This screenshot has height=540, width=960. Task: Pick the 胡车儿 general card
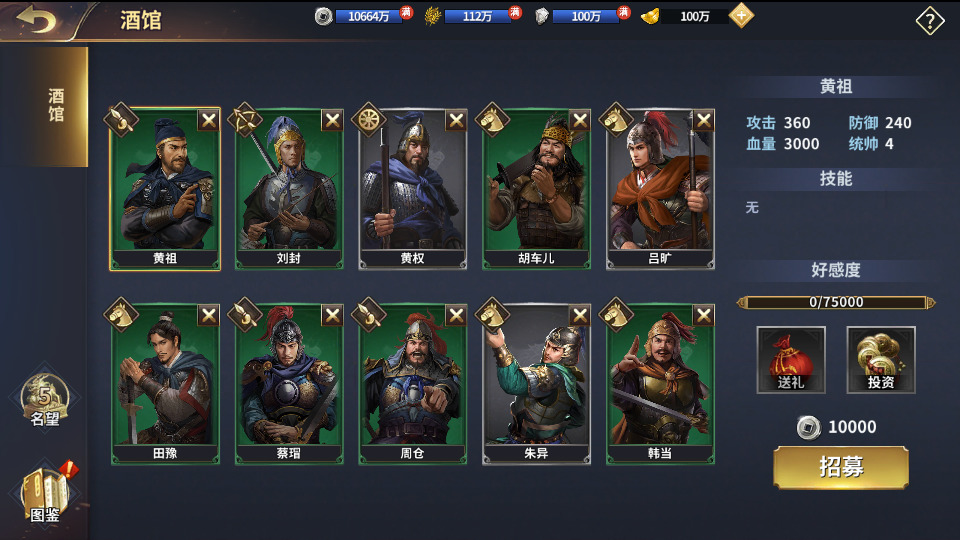537,190
